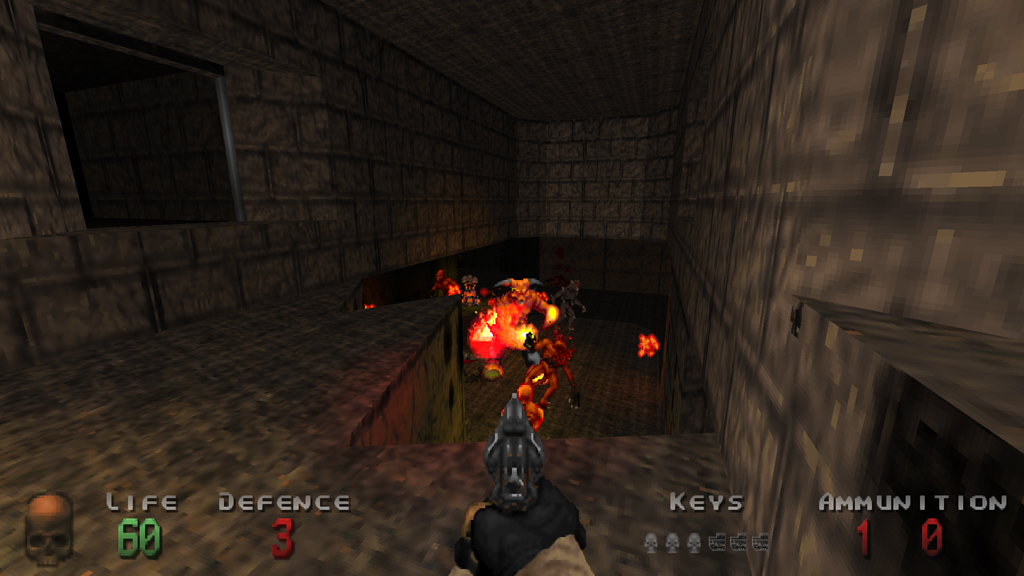Click the skull portrait status icon

(49, 530)
